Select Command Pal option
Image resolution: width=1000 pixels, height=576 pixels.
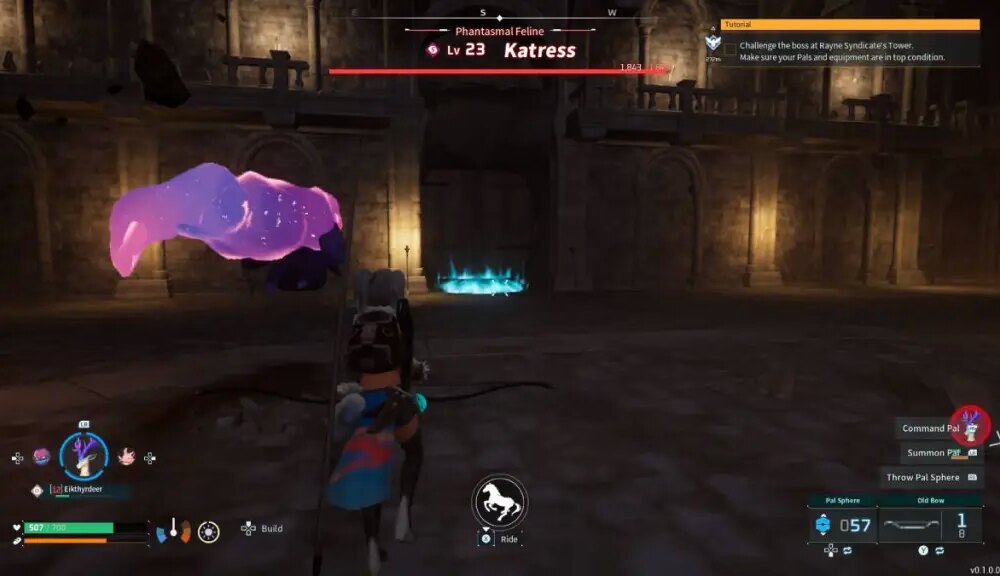point(930,428)
